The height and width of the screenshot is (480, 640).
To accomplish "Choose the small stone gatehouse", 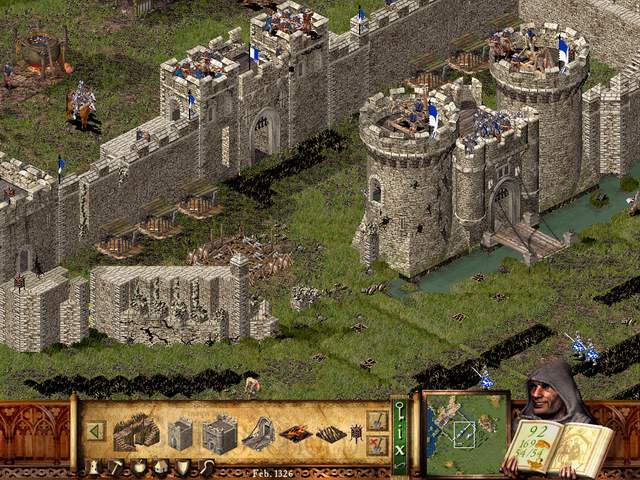I will tap(180, 434).
